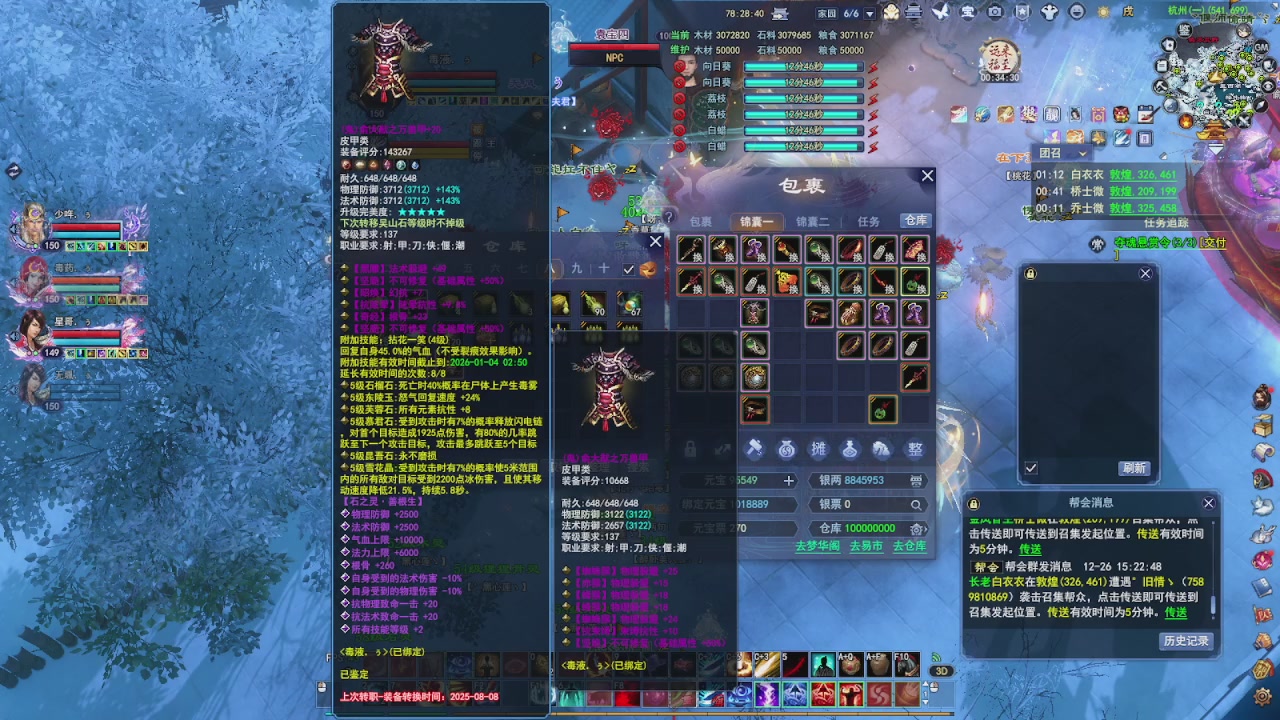1280x720 pixels.
Task: Expand the arrow next to the 仓库 balance
Action: tap(925, 528)
